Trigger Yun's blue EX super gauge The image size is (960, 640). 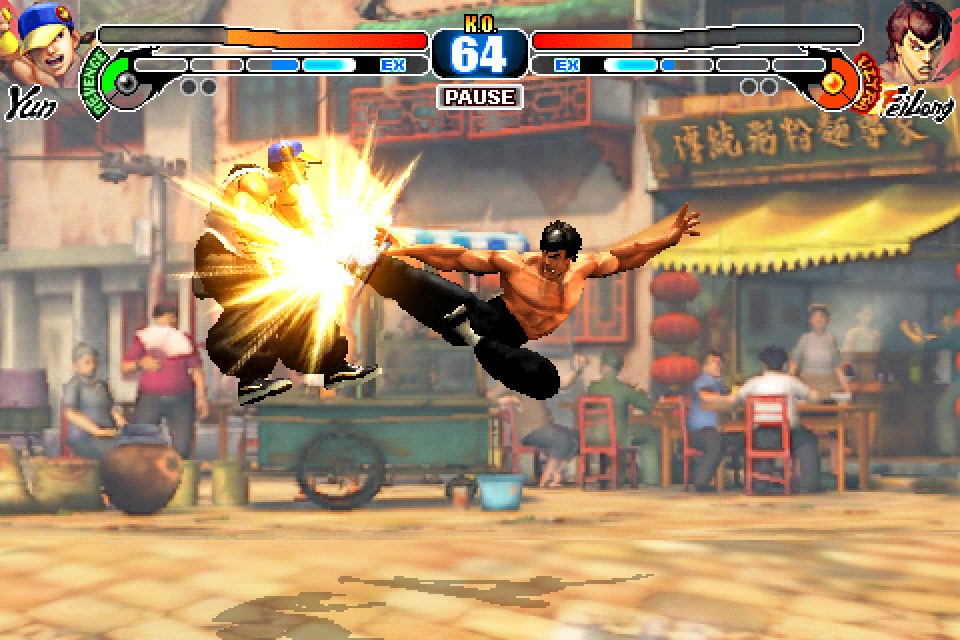point(270,65)
